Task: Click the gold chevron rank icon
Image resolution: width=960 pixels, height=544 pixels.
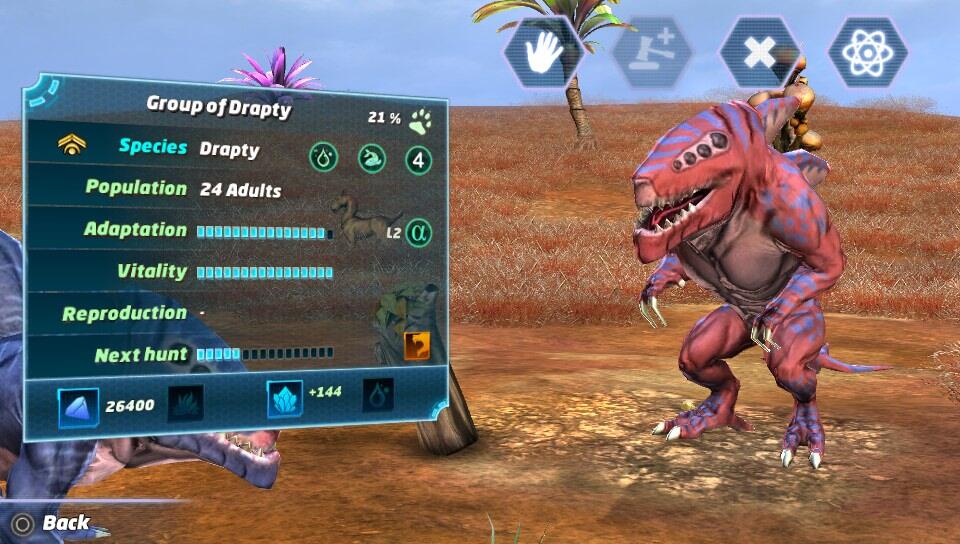Action: 72,146
